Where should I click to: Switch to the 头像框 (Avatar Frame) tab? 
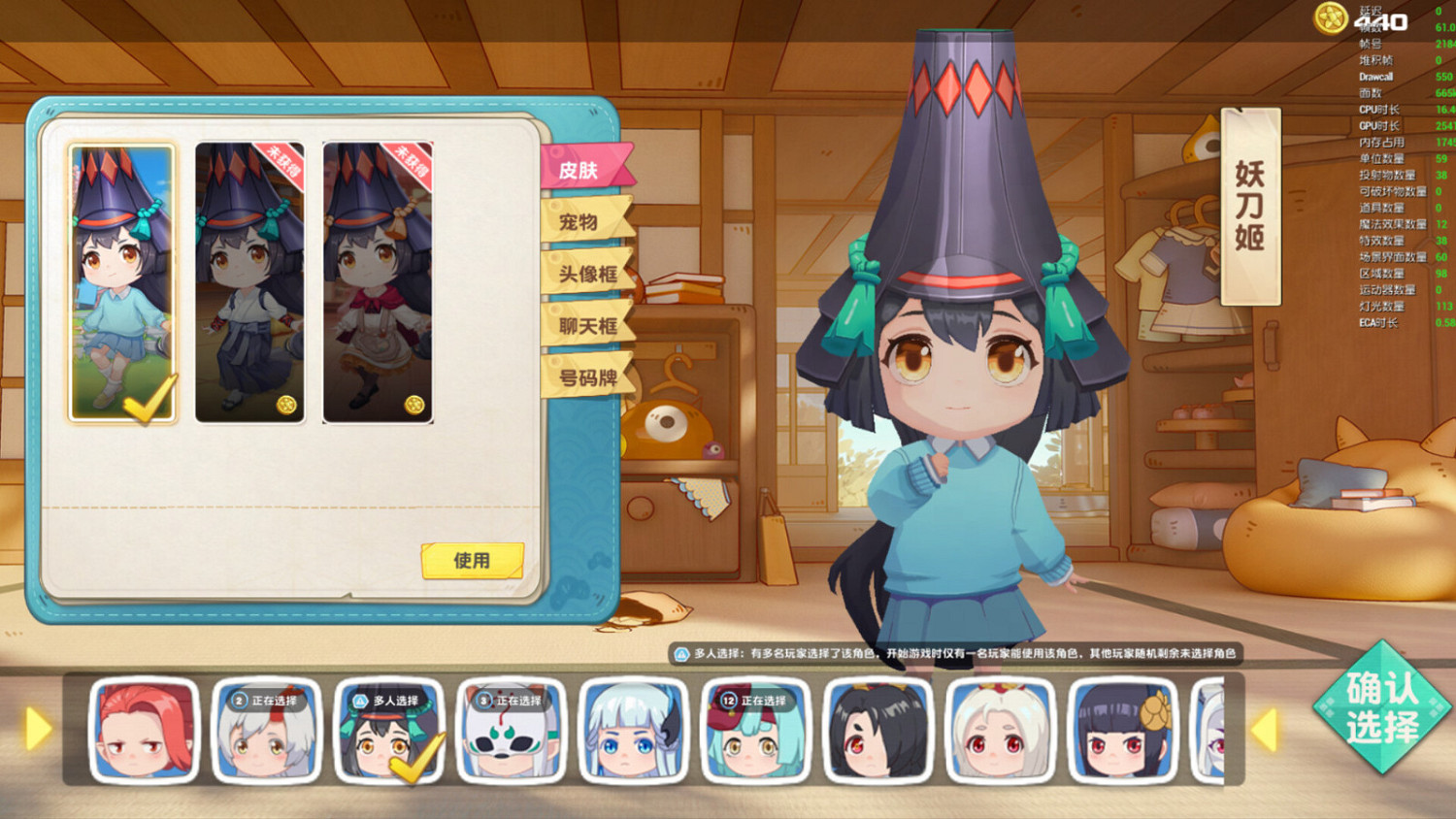click(x=587, y=273)
